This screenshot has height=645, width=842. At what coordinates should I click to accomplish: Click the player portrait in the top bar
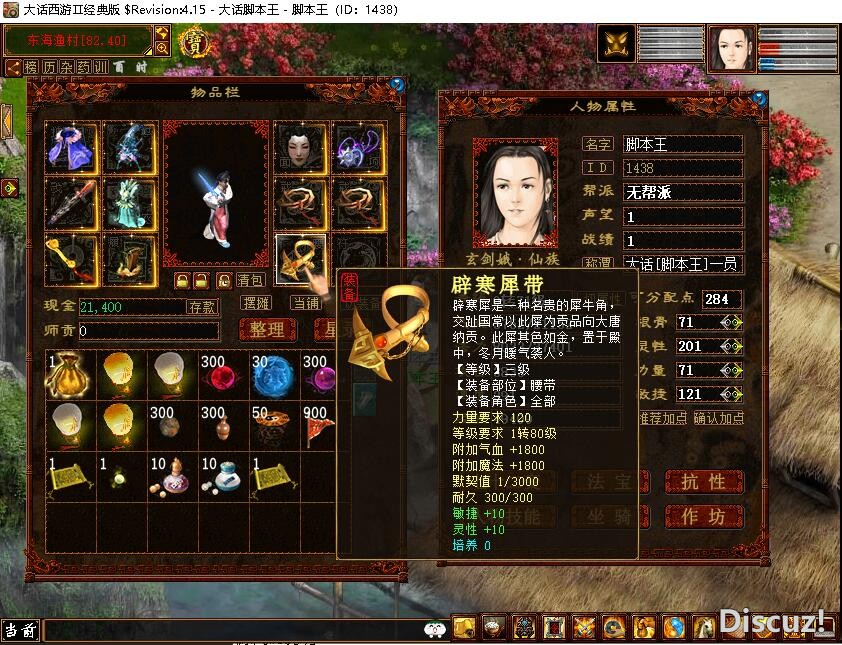(x=733, y=48)
